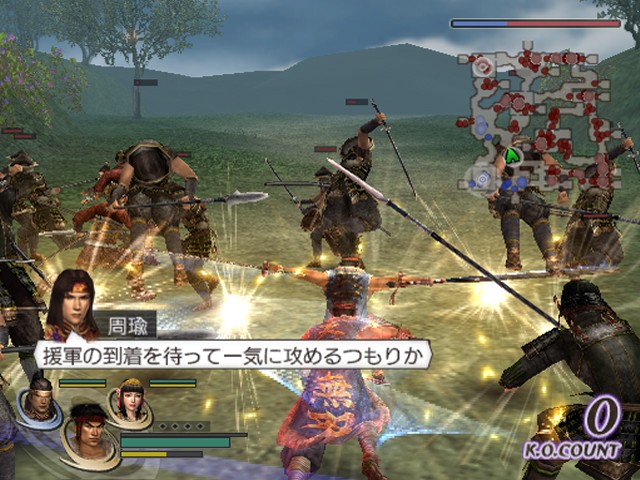Select the green player arrow on the minimap

512,156
